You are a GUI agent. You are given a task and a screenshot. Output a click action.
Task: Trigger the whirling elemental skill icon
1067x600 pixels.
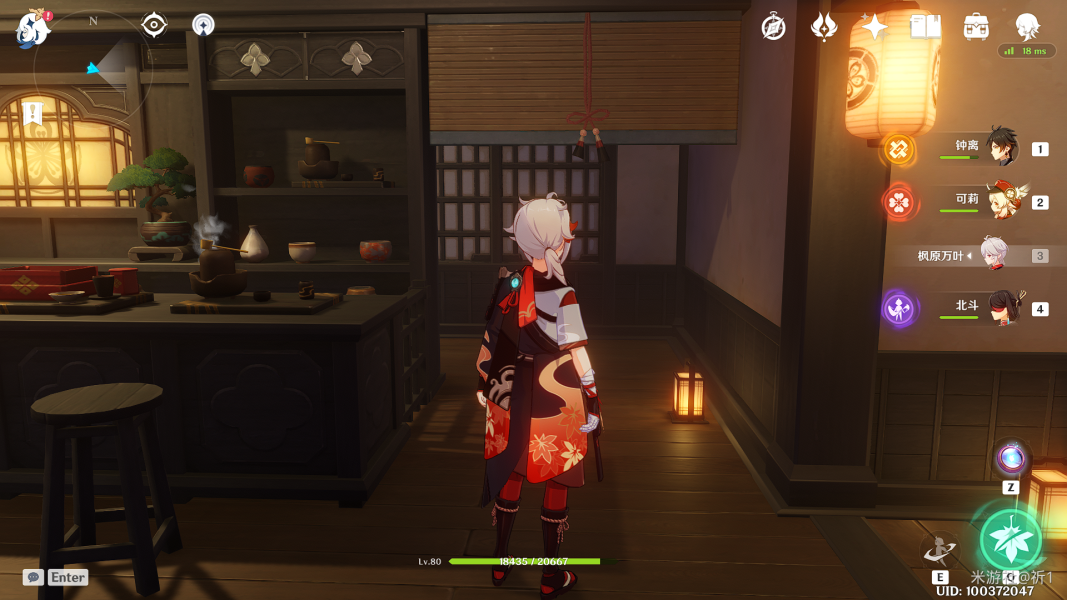pos(940,549)
